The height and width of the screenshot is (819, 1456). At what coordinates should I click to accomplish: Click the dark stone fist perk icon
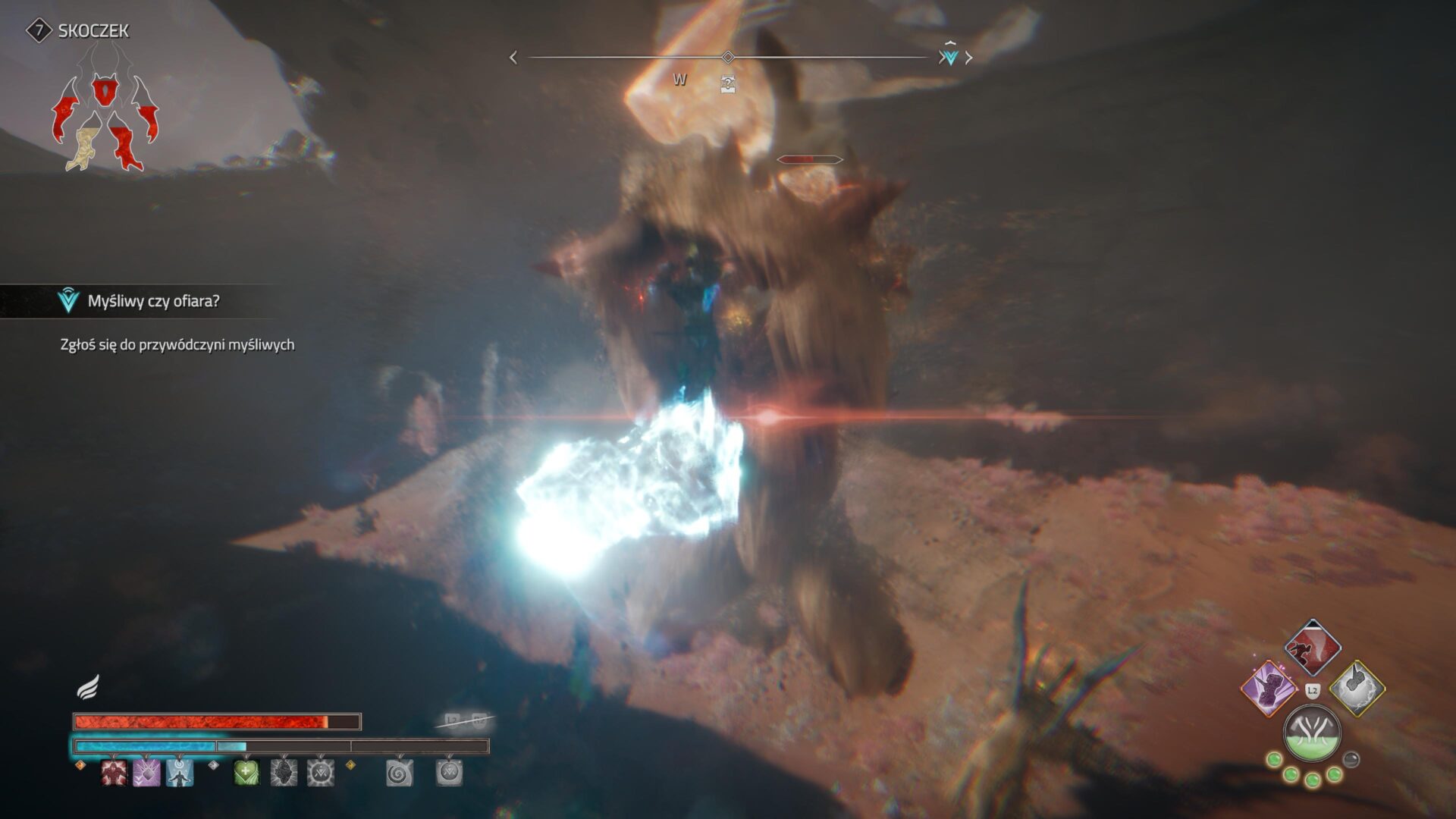tap(284, 773)
